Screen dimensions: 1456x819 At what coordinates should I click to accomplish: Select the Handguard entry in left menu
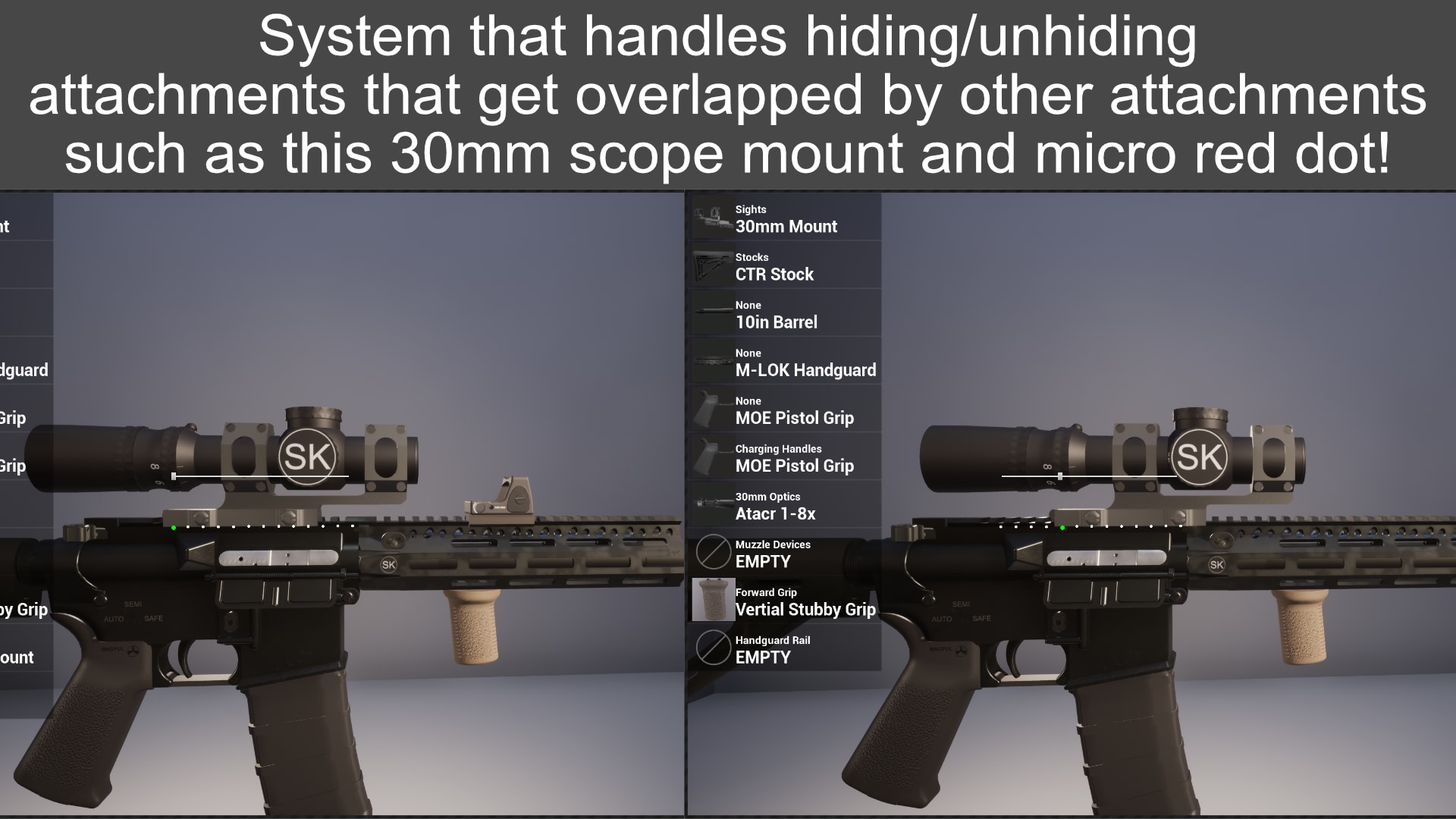pos(23,370)
